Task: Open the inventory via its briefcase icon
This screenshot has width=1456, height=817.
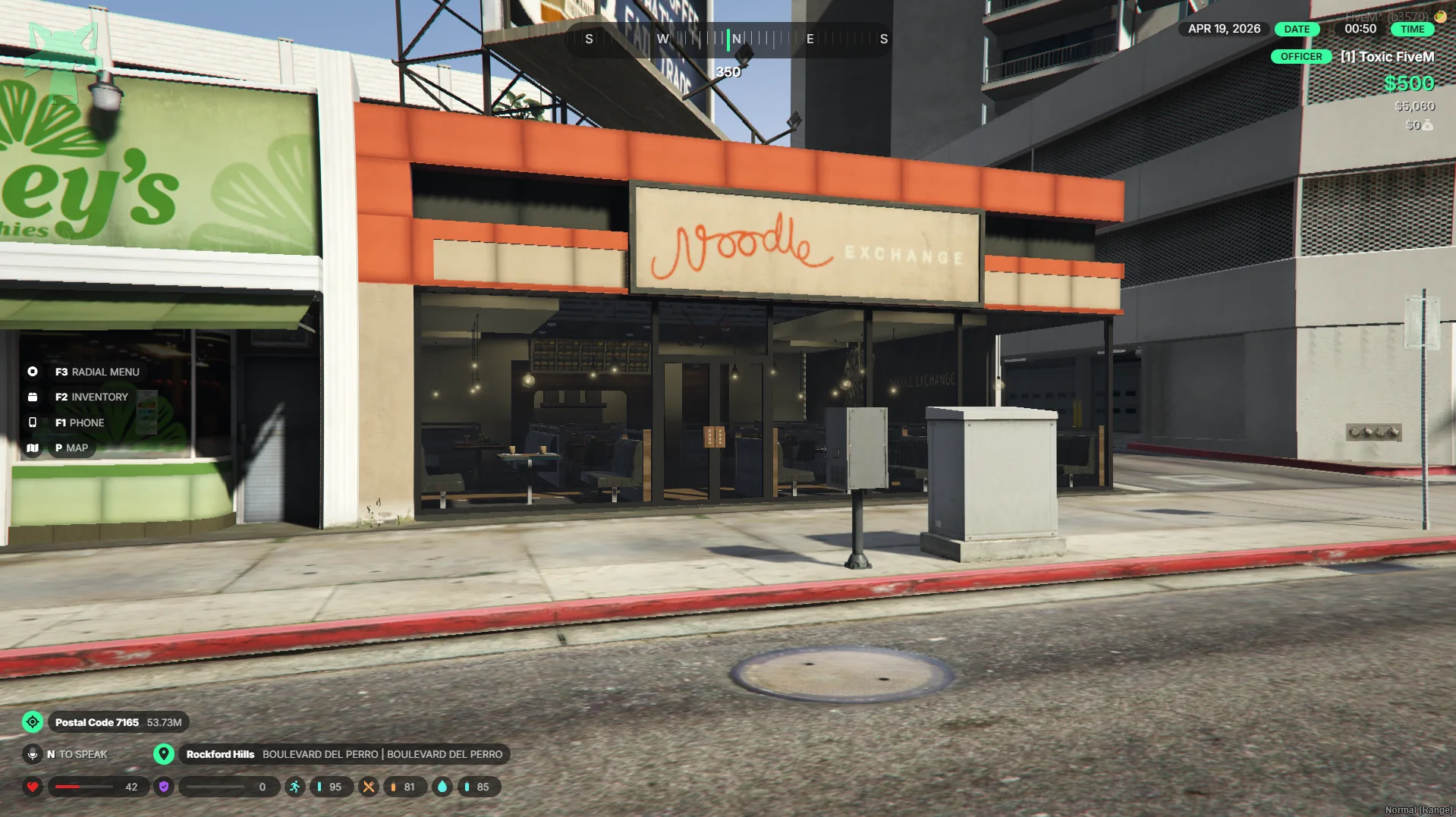Action: [33, 397]
